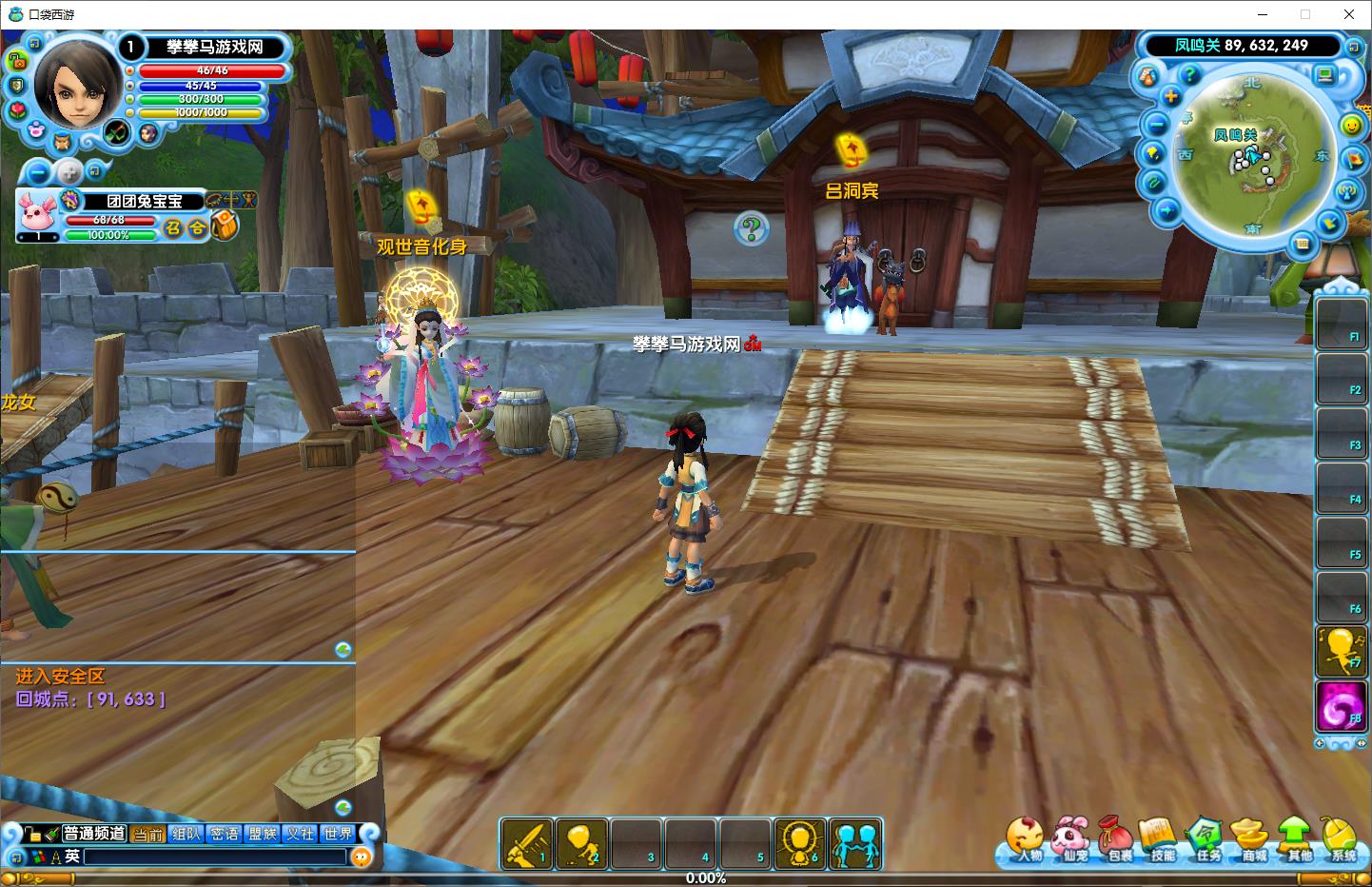The height and width of the screenshot is (887, 1372).
Task: Close the 口袋西游 game window
Action: (x=1349, y=14)
